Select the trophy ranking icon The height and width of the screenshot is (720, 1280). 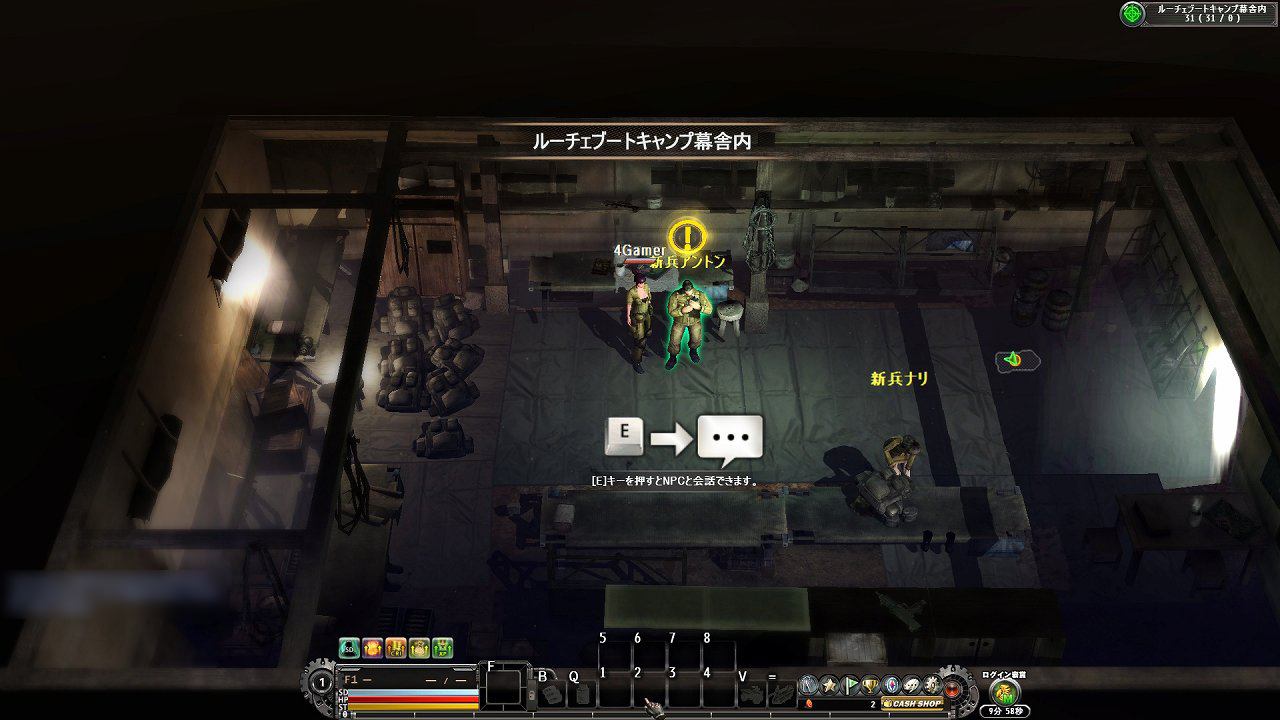click(868, 685)
